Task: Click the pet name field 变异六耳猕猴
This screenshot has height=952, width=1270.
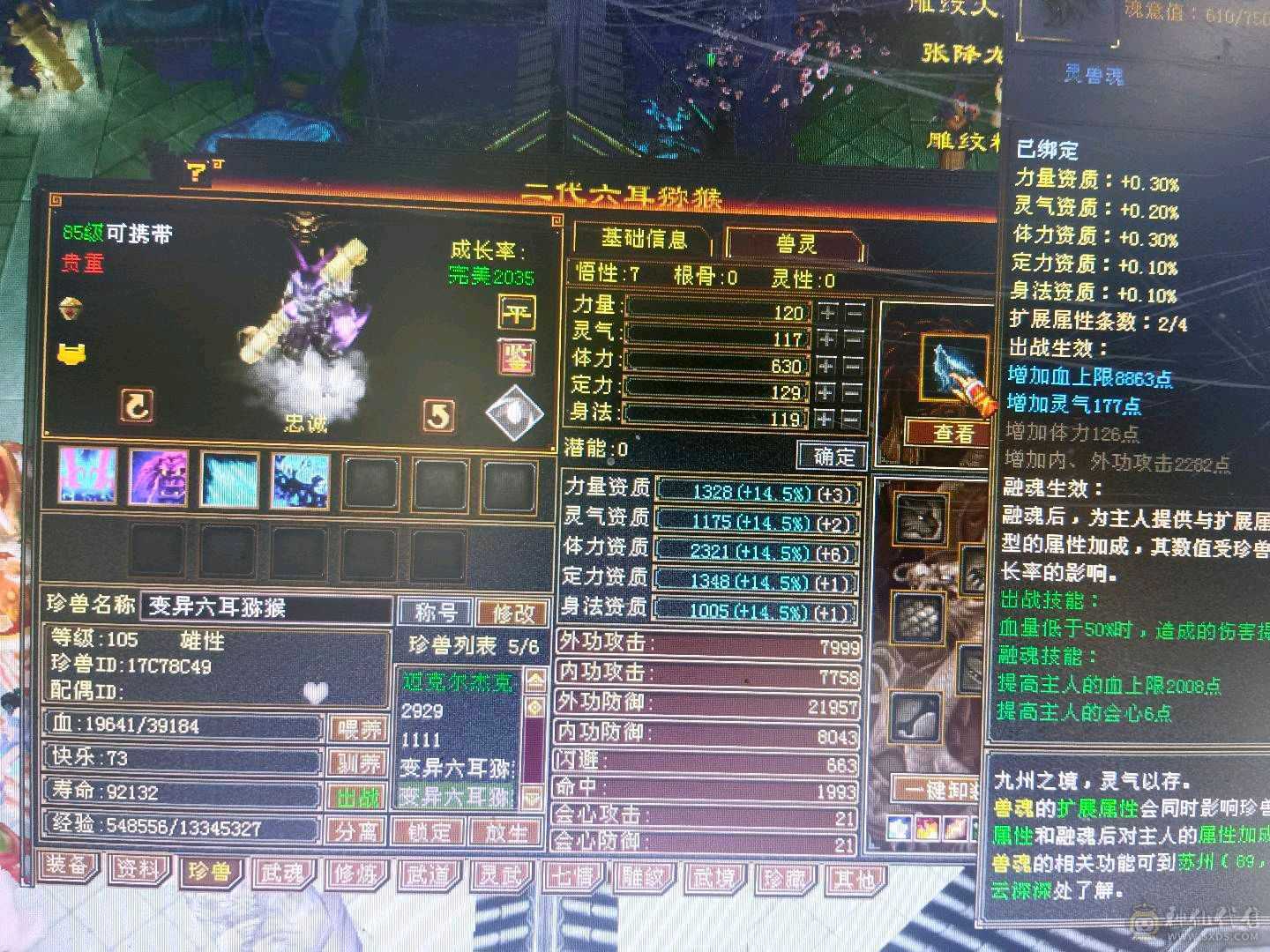Action: click(x=265, y=608)
